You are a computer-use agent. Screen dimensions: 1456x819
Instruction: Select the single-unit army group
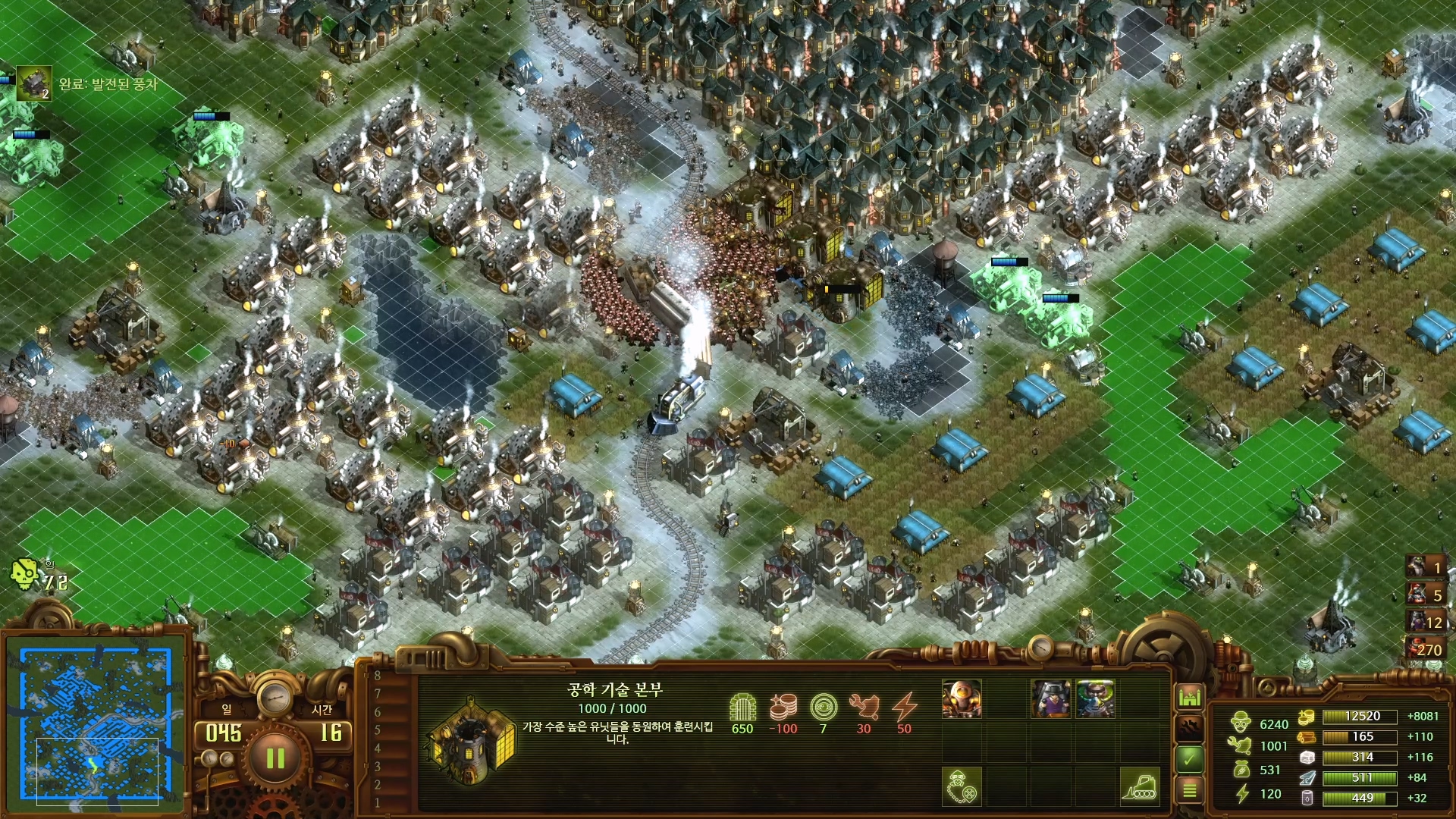click(x=1425, y=567)
